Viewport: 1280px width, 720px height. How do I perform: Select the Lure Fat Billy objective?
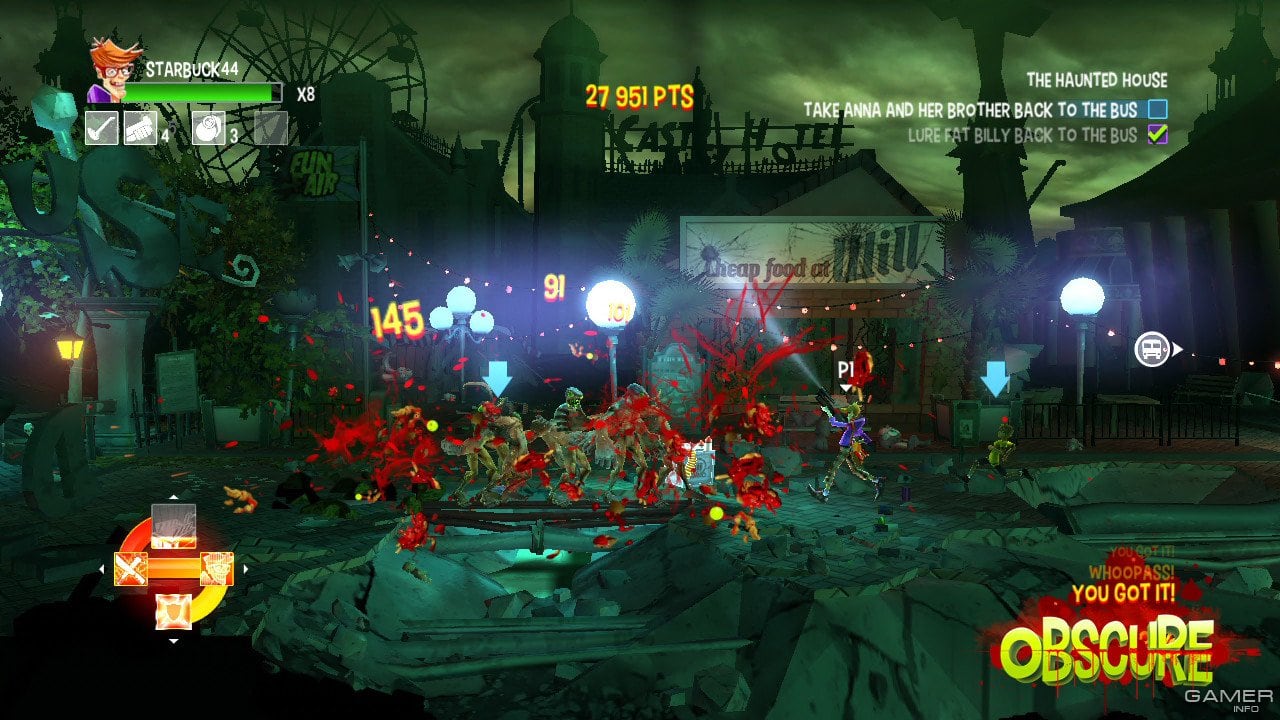click(x=1022, y=134)
